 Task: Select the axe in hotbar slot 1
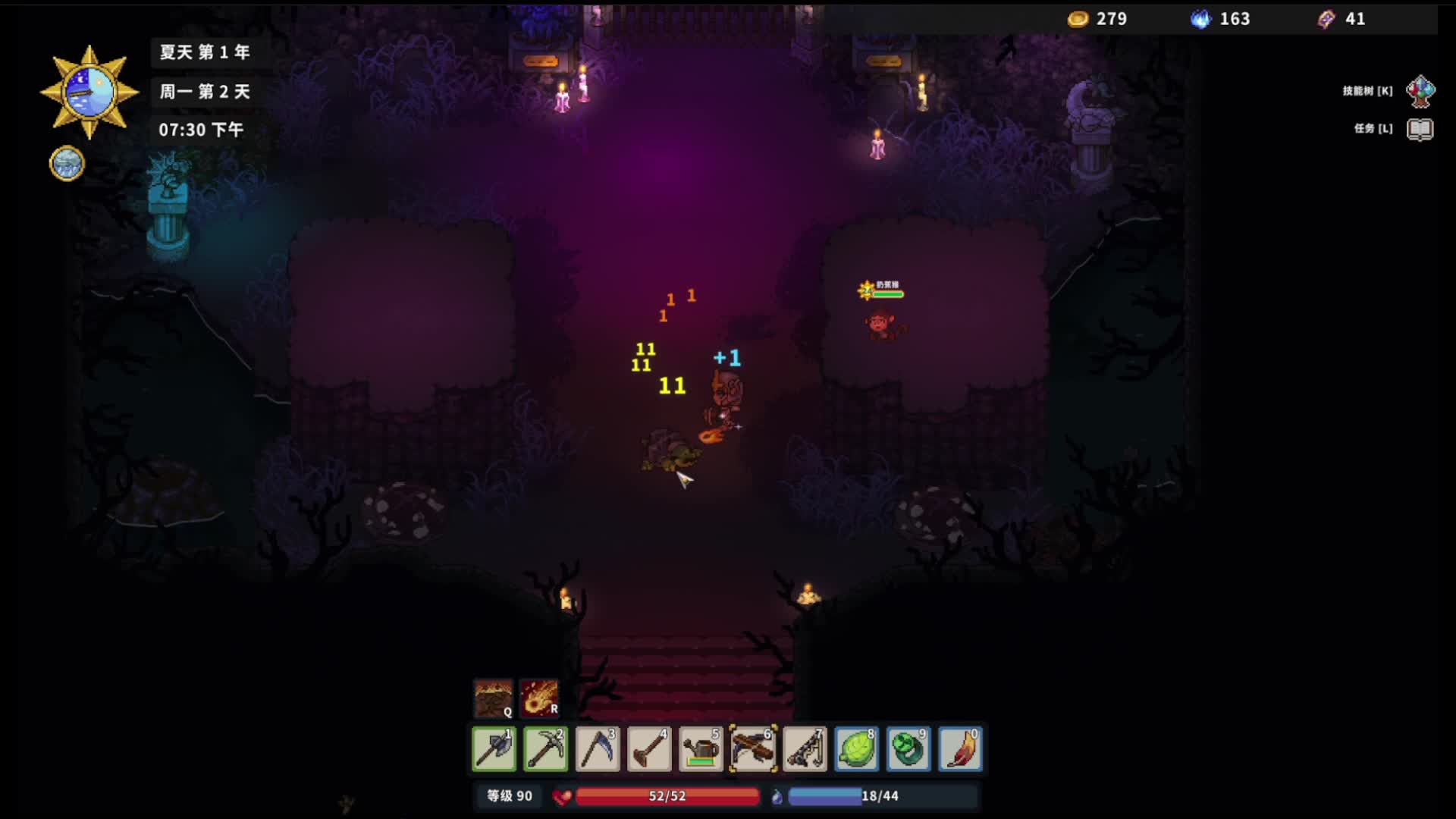click(494, 749)
